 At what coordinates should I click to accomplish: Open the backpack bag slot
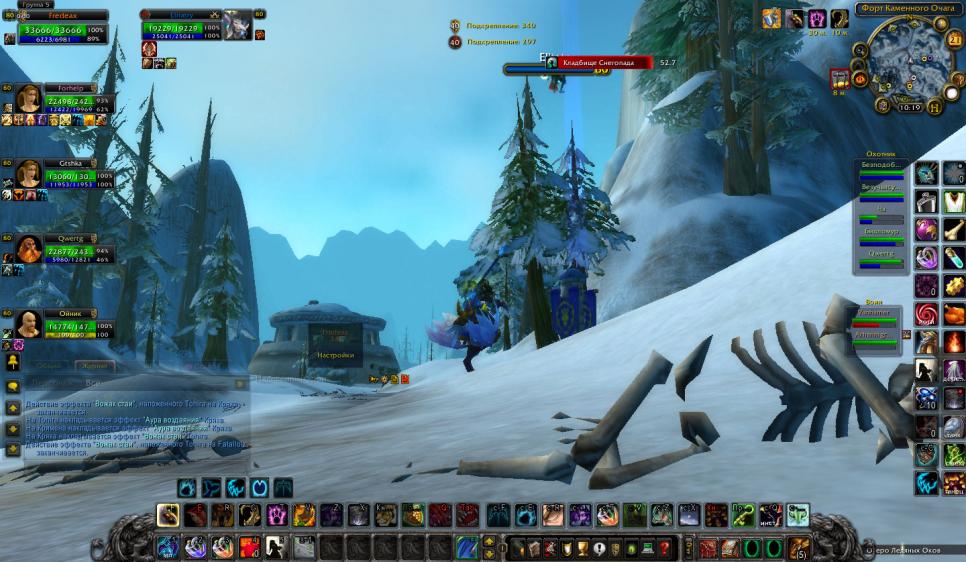(x=798, y=547)
